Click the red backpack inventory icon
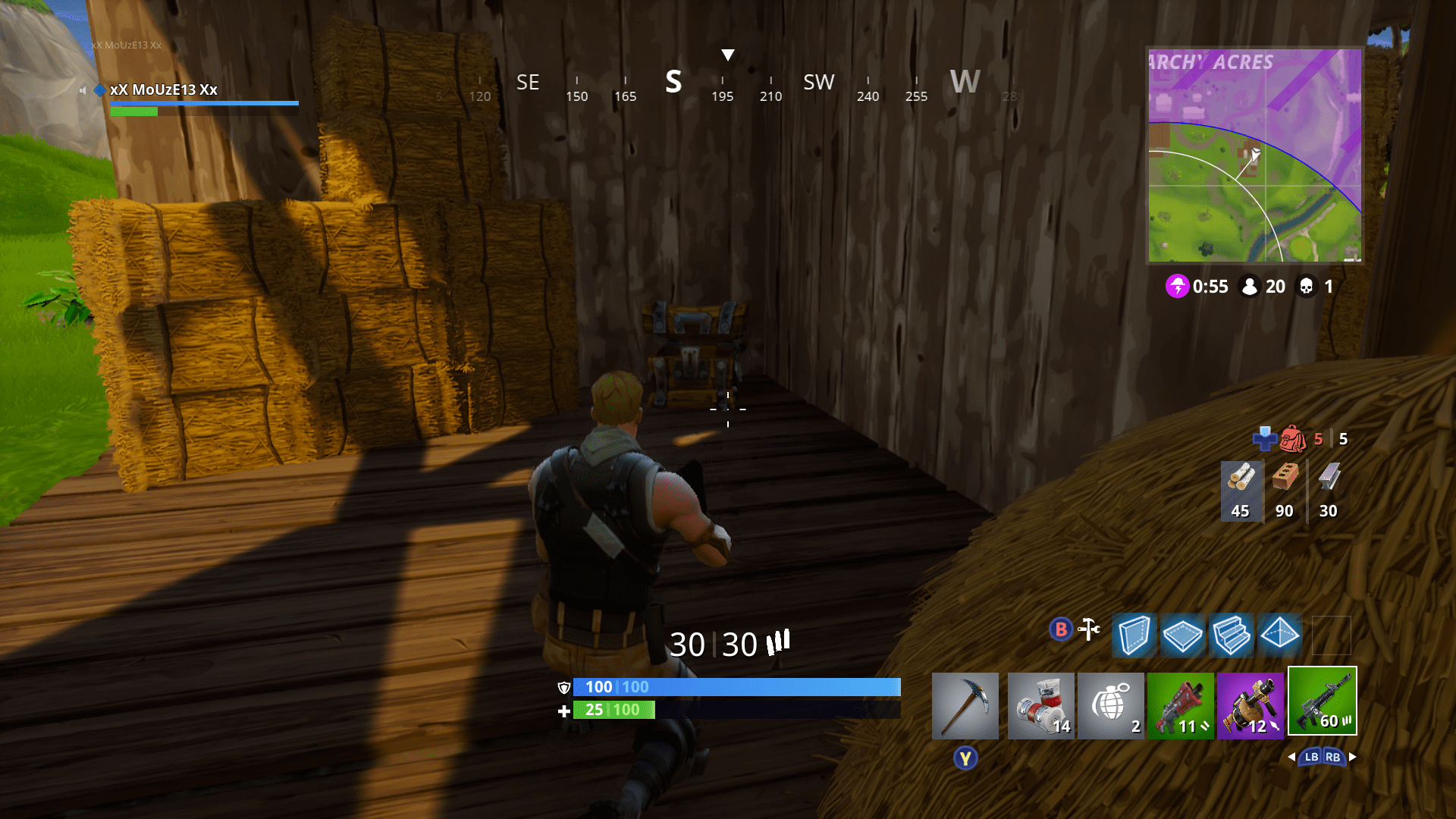The image size is (1456, 819). 1293,438
